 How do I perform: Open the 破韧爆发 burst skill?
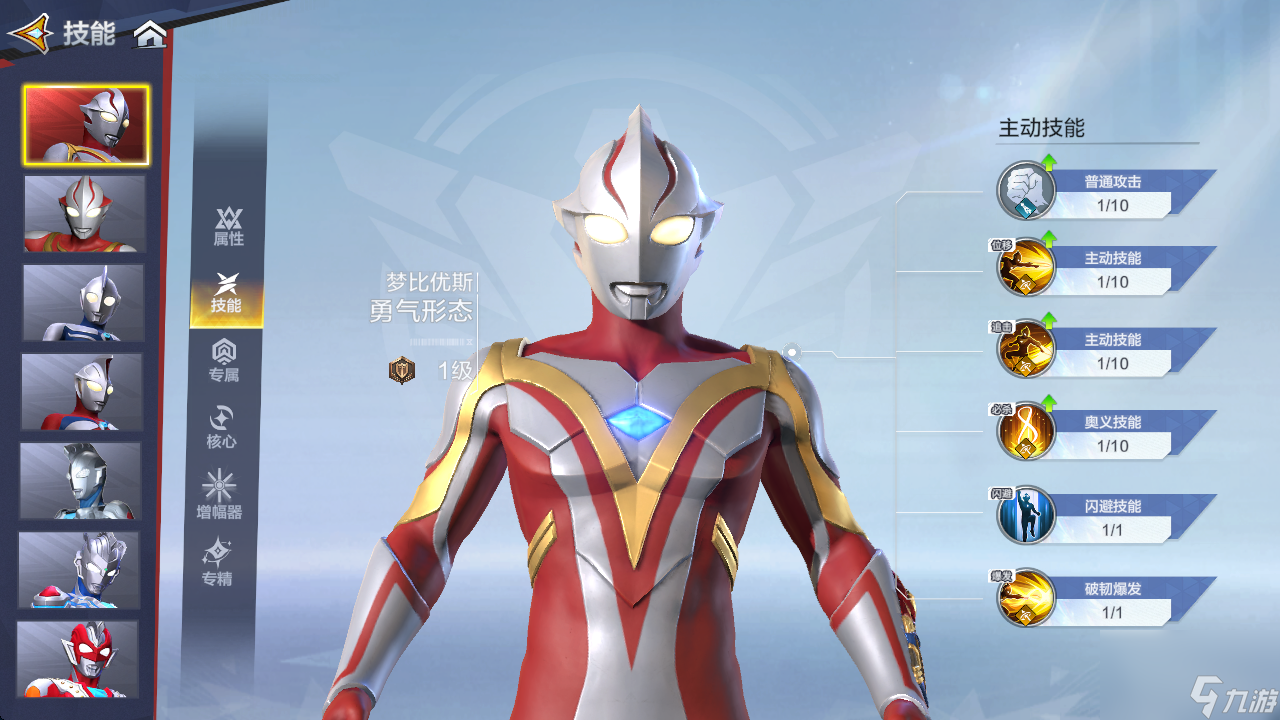[x=1026, y=598]
